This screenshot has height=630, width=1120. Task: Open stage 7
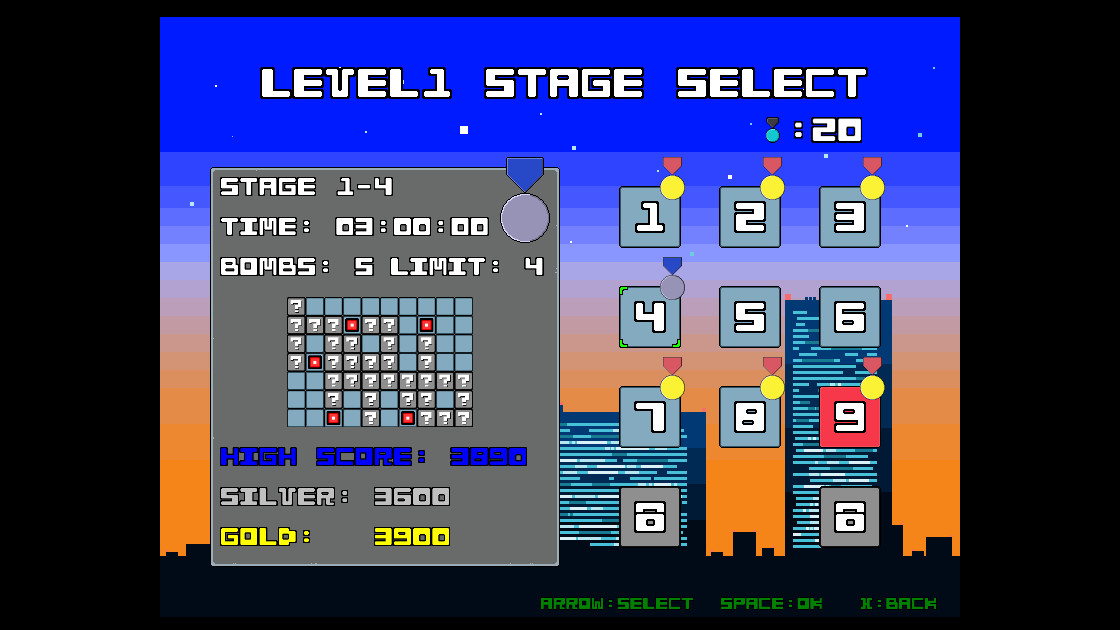(x=650, y=417)
